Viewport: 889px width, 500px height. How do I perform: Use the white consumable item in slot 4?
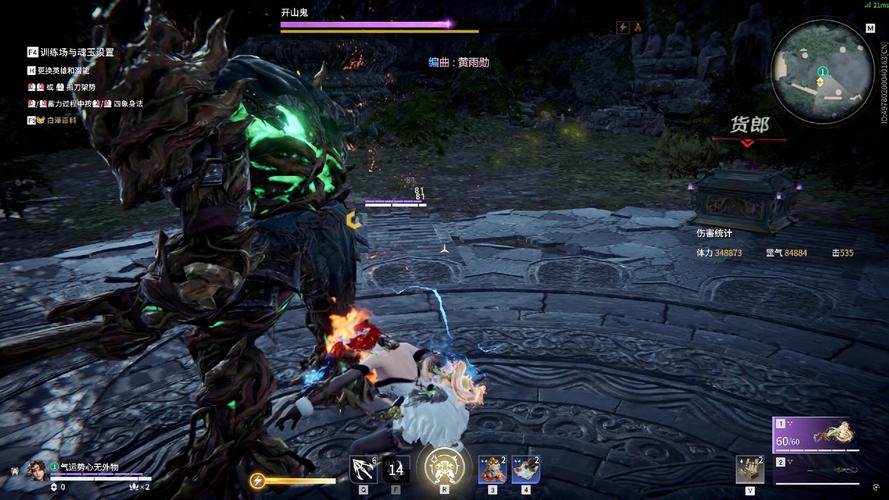526,468
